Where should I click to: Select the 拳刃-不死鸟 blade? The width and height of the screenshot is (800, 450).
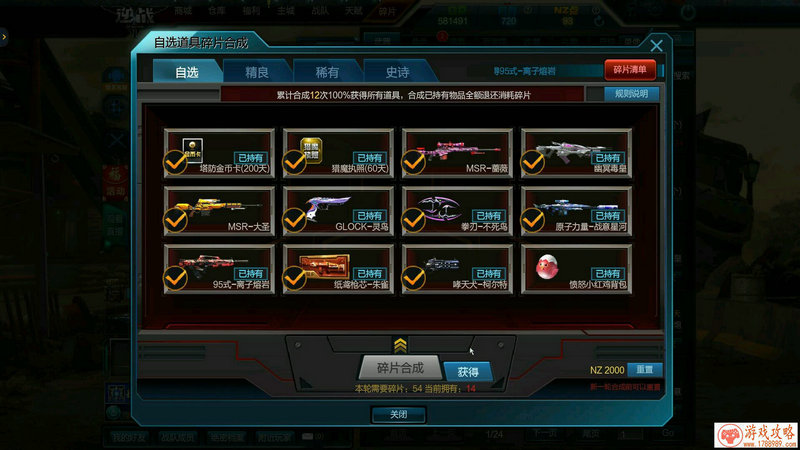(x=456, y=210)
